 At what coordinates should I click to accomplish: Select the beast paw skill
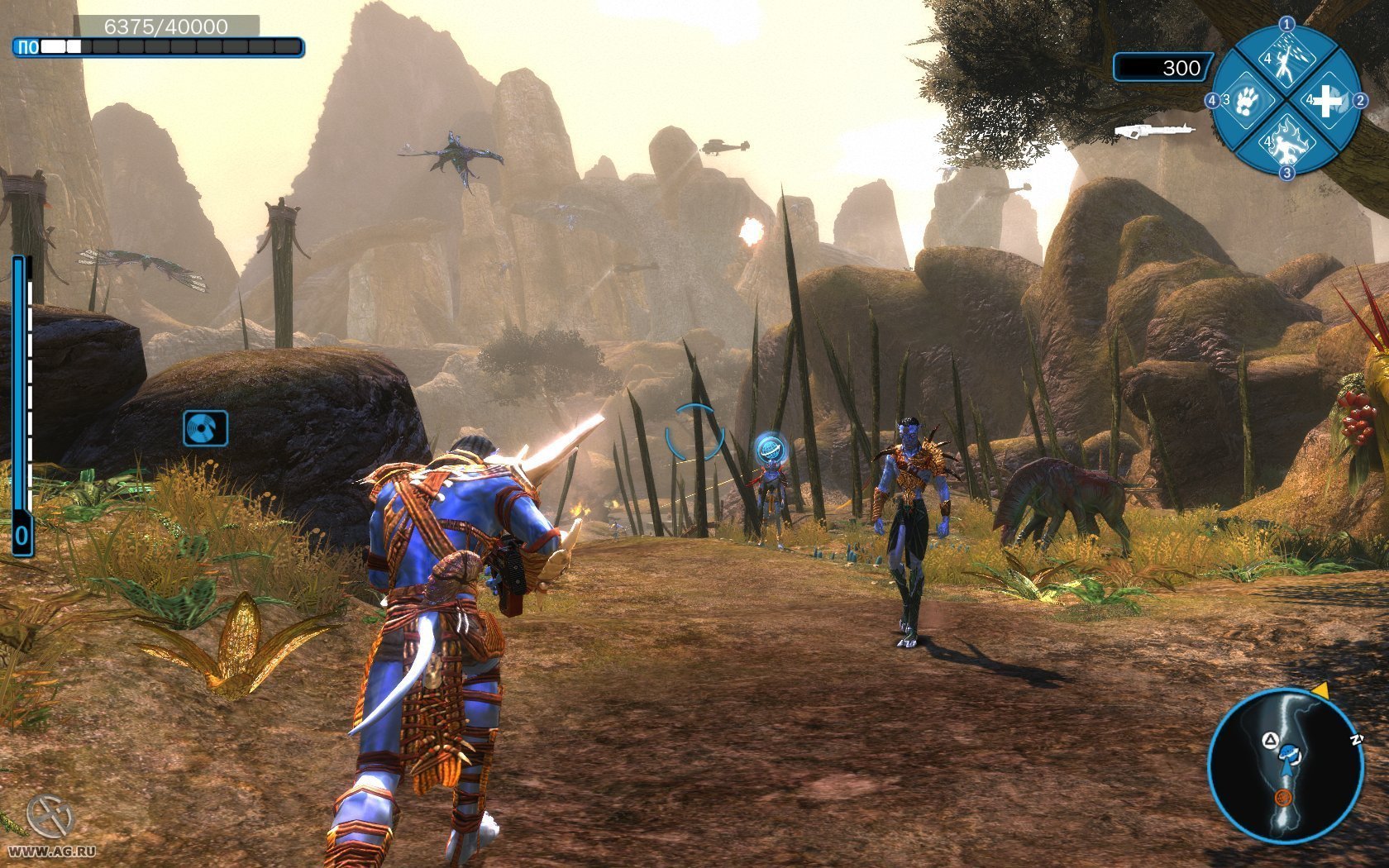[x=1248, y=101]
